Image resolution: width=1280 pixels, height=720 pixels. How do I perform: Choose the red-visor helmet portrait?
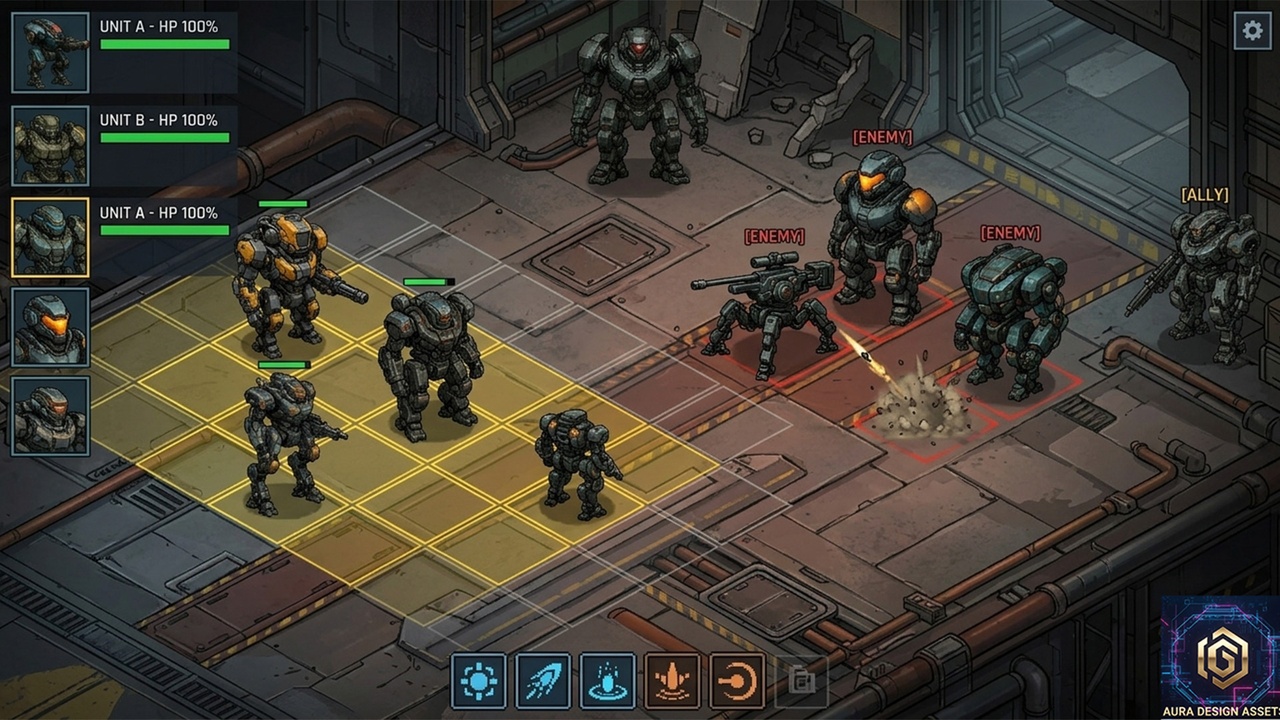[50, 416]
